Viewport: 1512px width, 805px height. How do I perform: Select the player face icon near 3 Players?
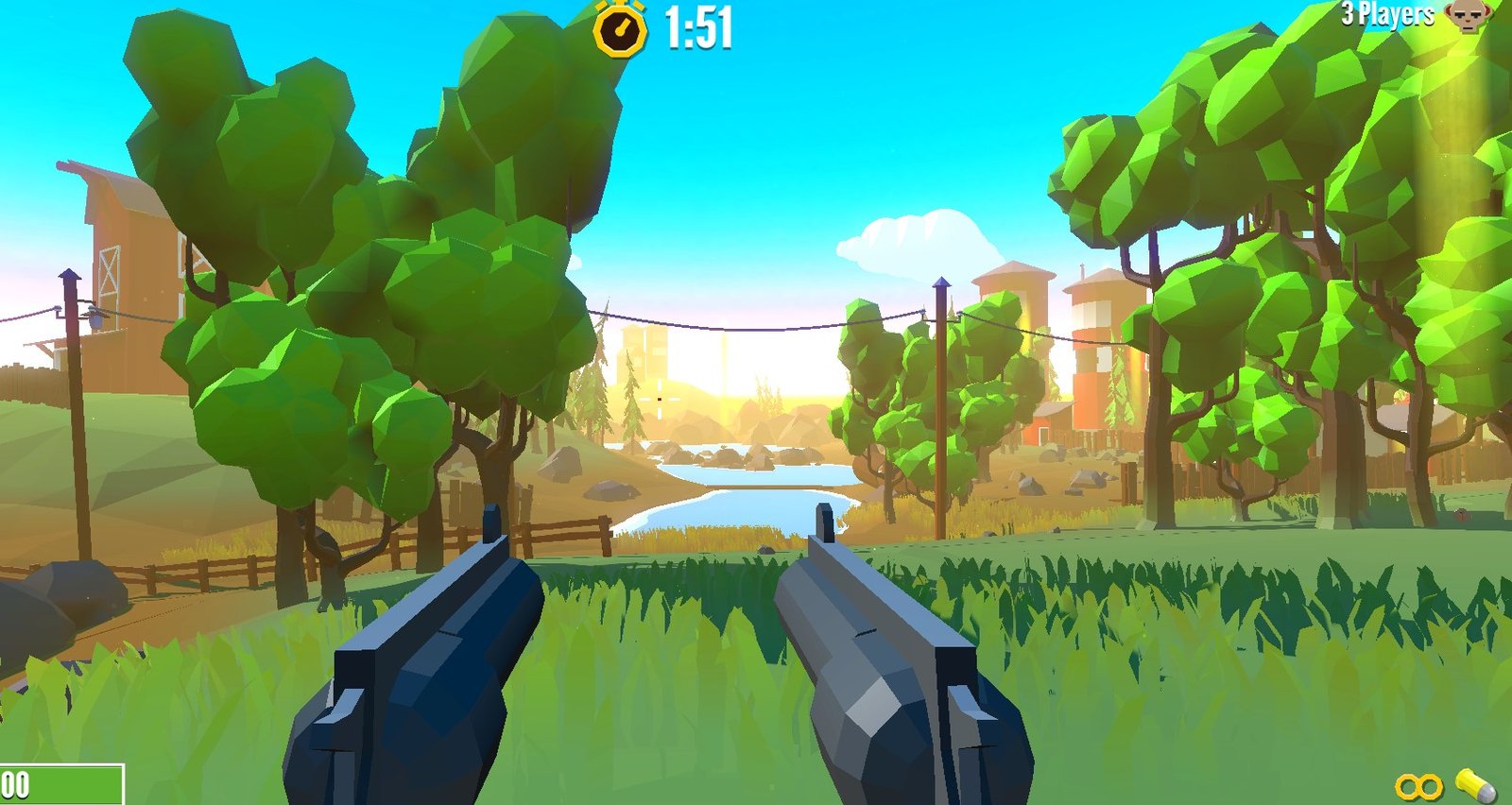pyautogui.click(x=1467, y=15)
